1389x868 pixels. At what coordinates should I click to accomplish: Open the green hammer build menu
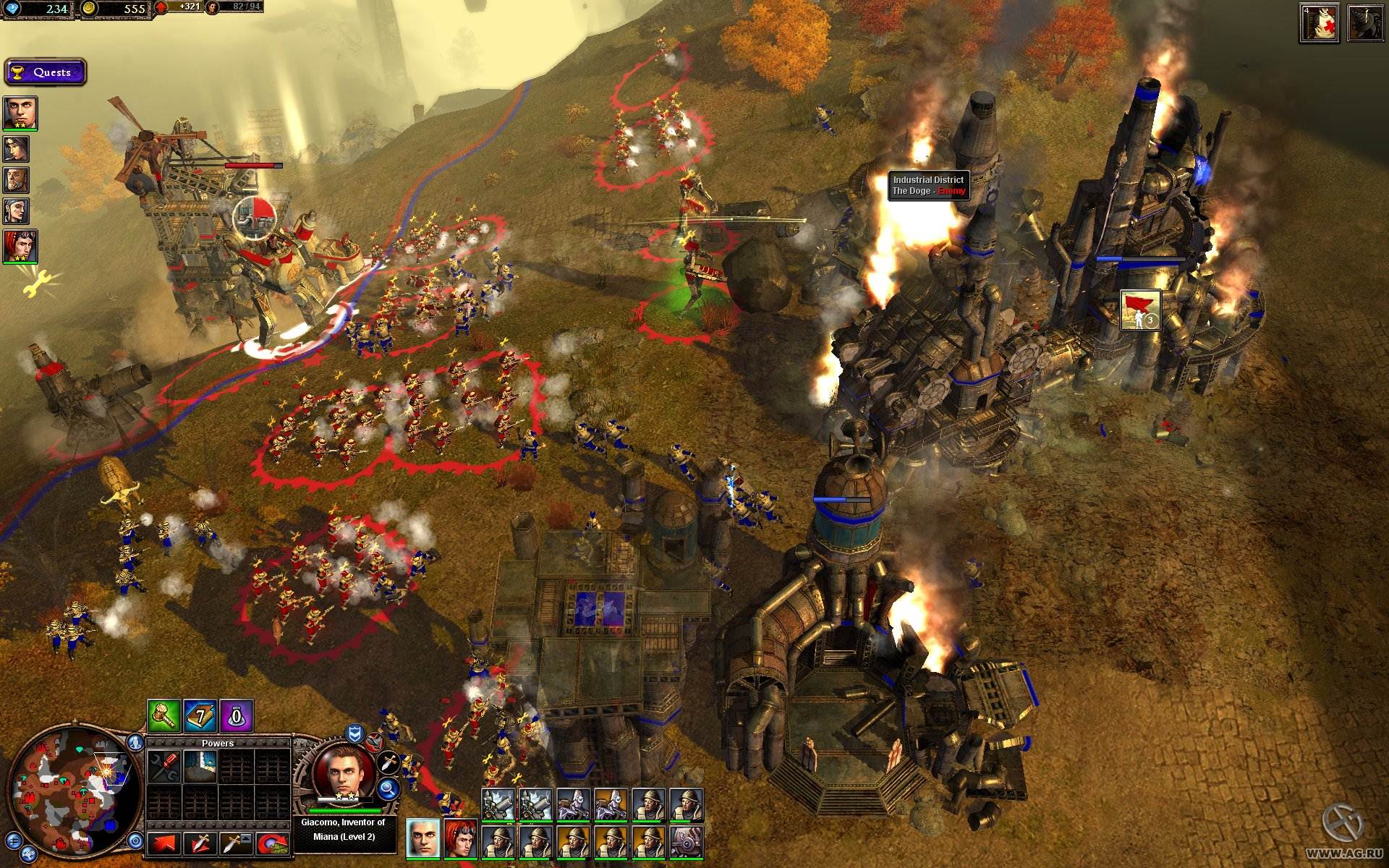click(x=163, y=716)
